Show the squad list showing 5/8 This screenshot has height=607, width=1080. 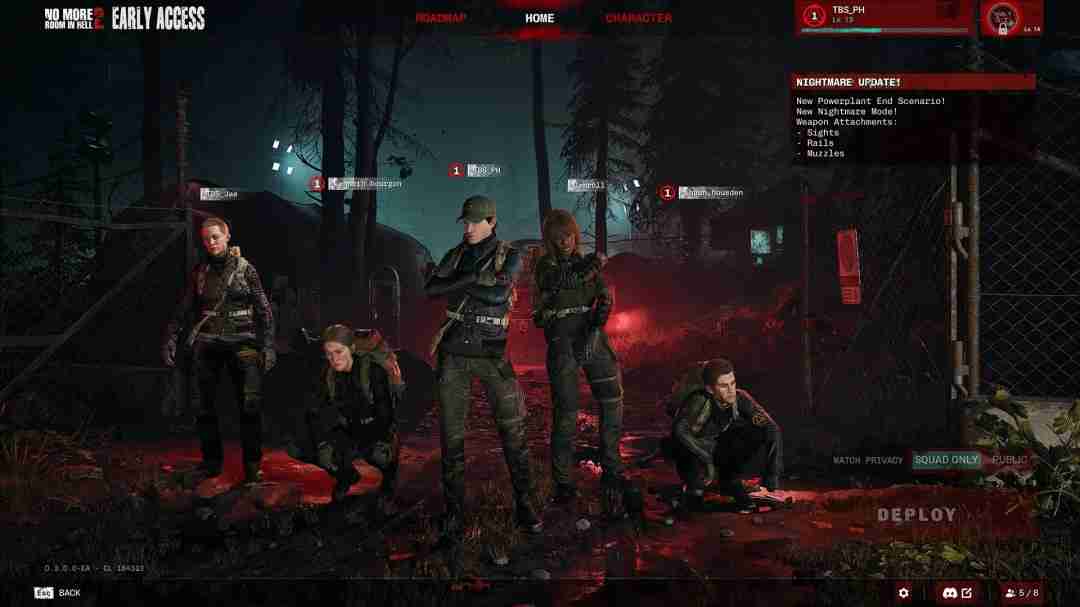click(1021, 593)
